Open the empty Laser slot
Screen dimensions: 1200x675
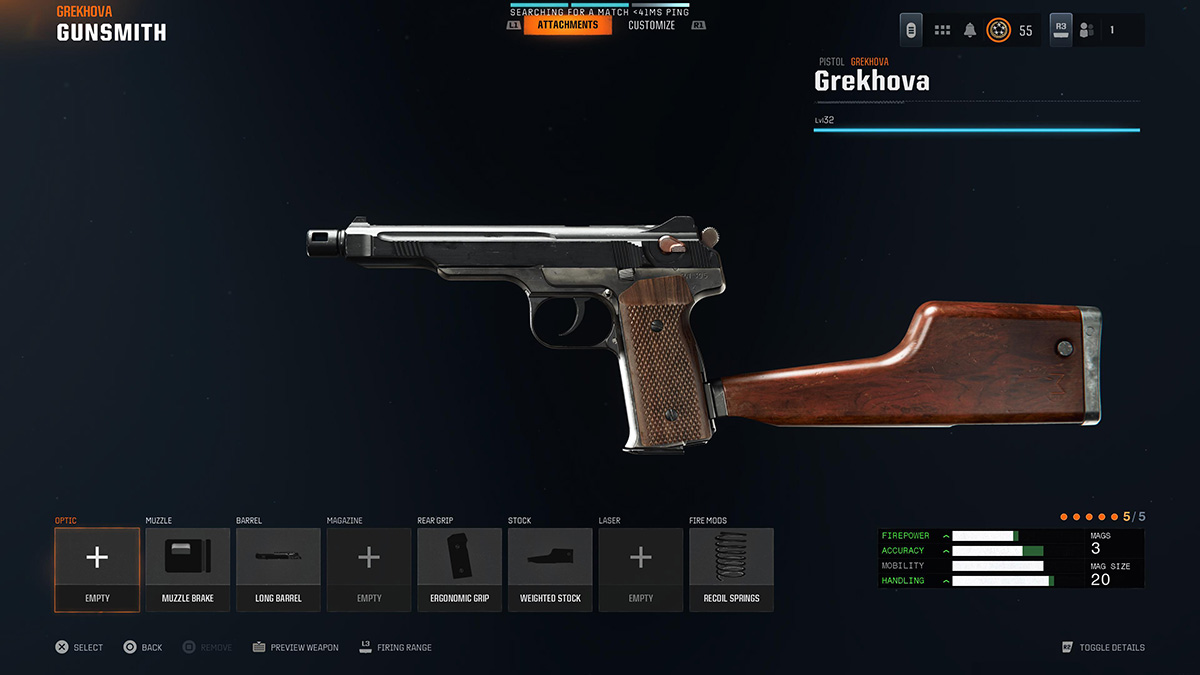click(641, 568)
